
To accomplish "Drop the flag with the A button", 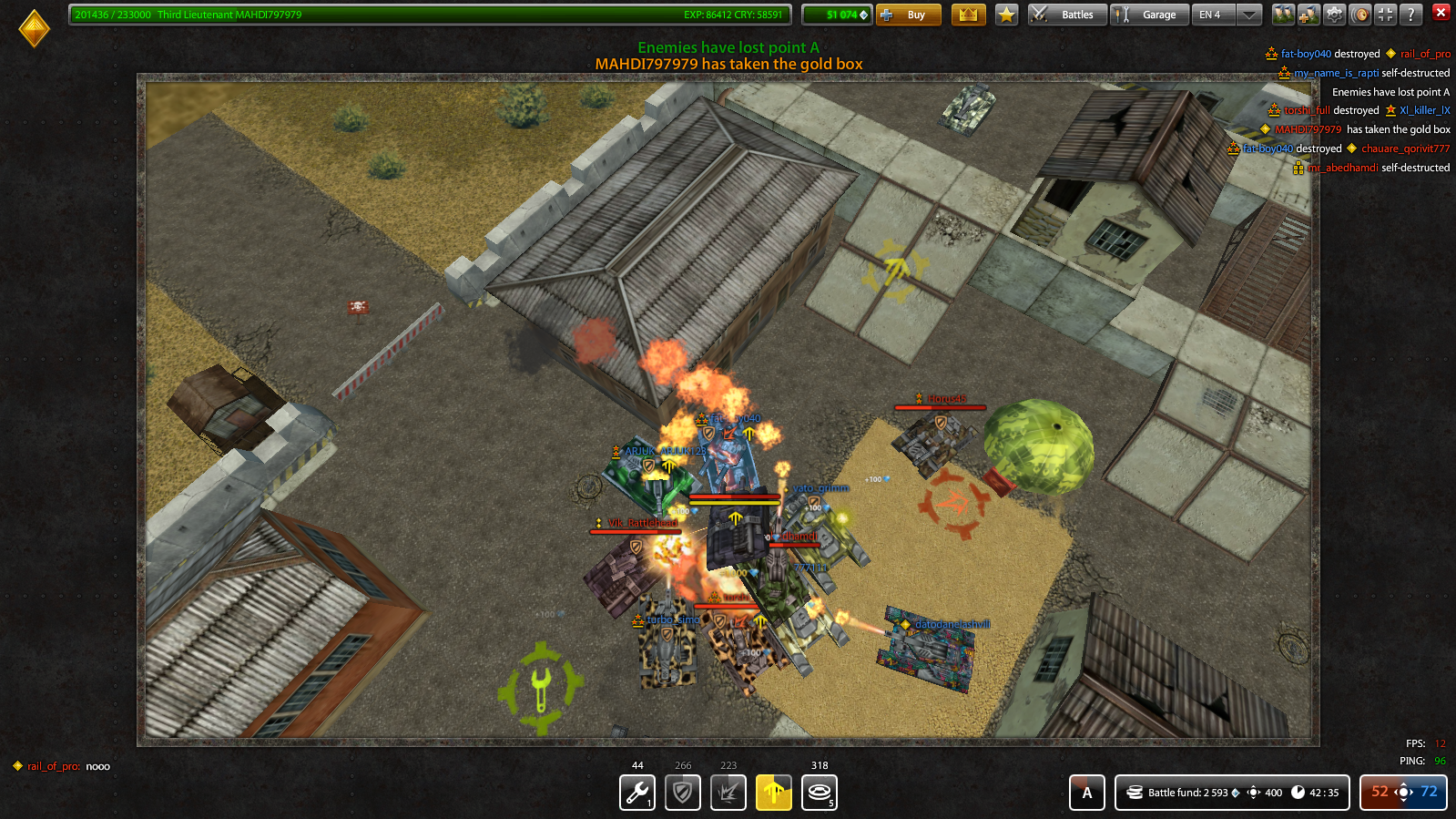I will tap(1086, 792).
